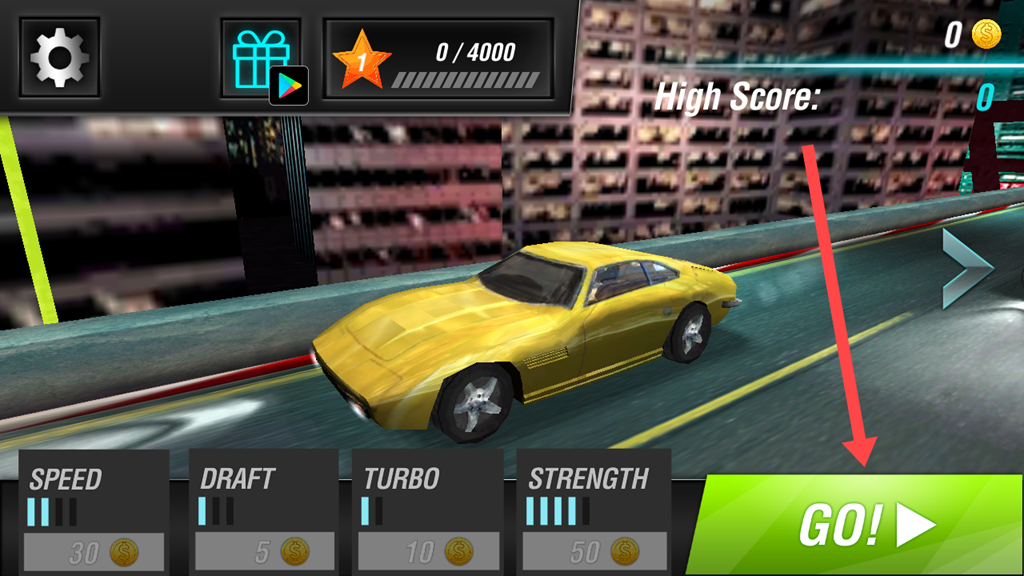Upgrade TURBO for 10 coins
Image resolution: width=1024 pixels, height=576 pixels.
pyautogui.click(x=430, y=550)
